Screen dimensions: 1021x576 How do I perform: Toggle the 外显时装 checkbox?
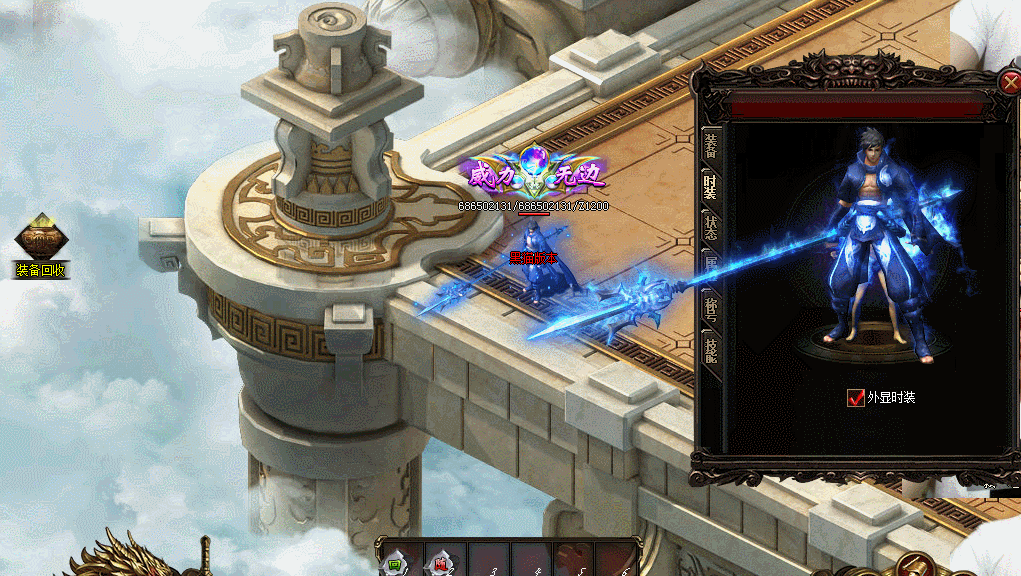(x=855, y=398)
